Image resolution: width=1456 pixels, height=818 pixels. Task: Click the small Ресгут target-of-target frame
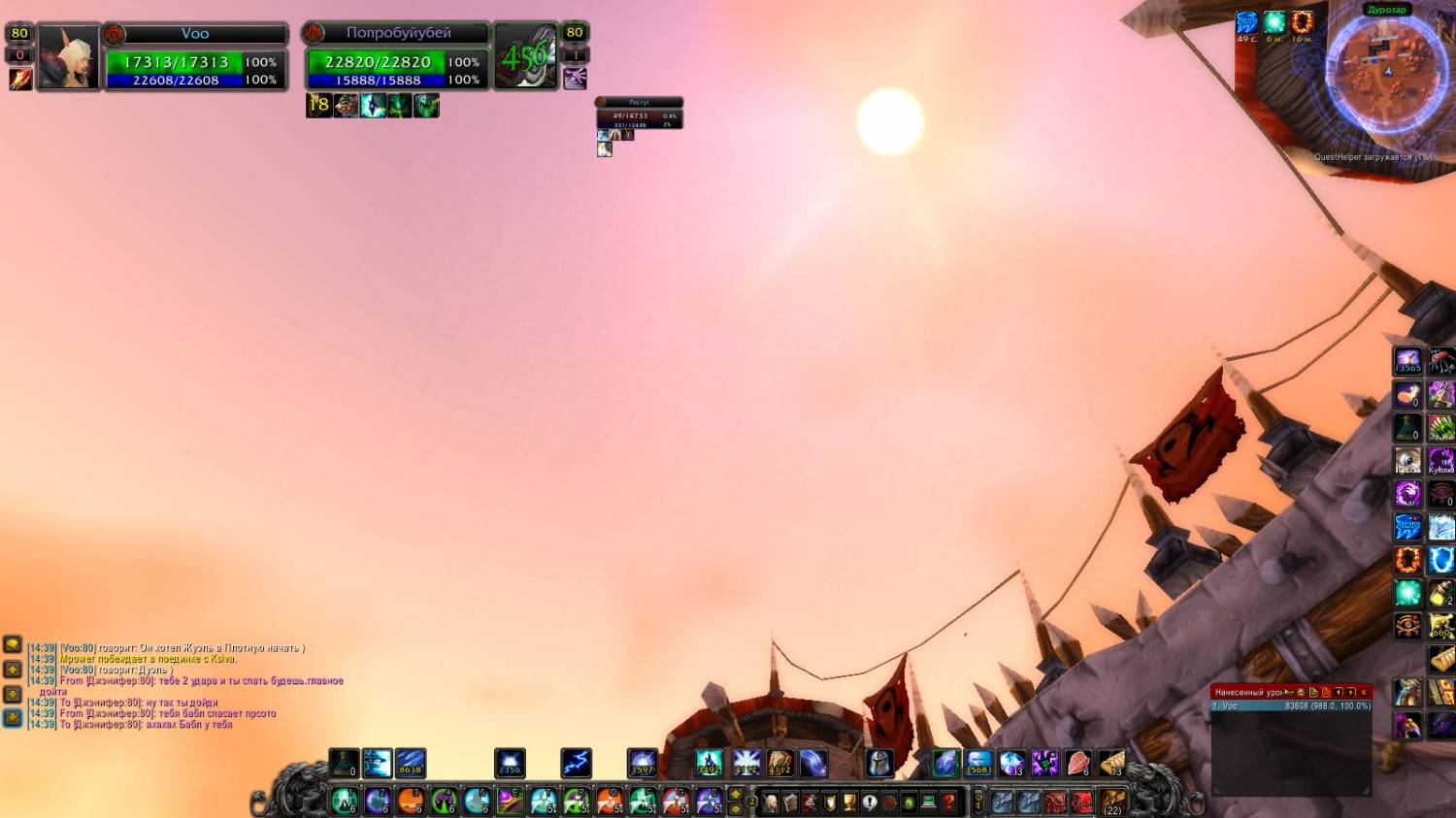coord(639,115)
